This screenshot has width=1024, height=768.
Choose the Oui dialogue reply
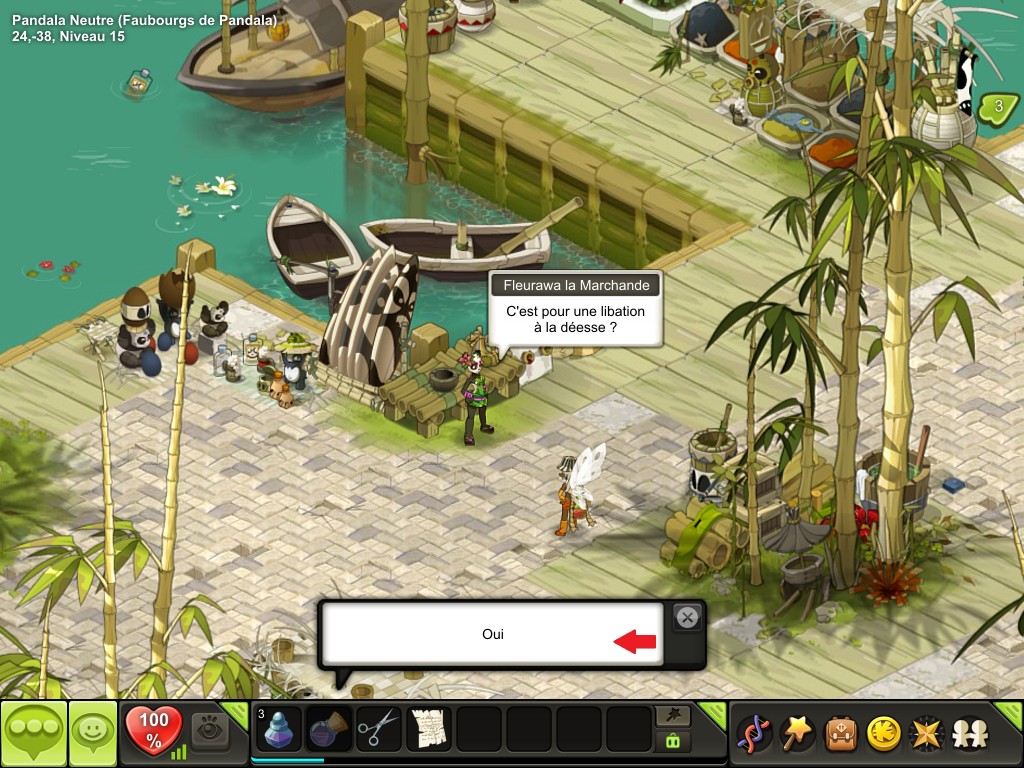(492, 634)
